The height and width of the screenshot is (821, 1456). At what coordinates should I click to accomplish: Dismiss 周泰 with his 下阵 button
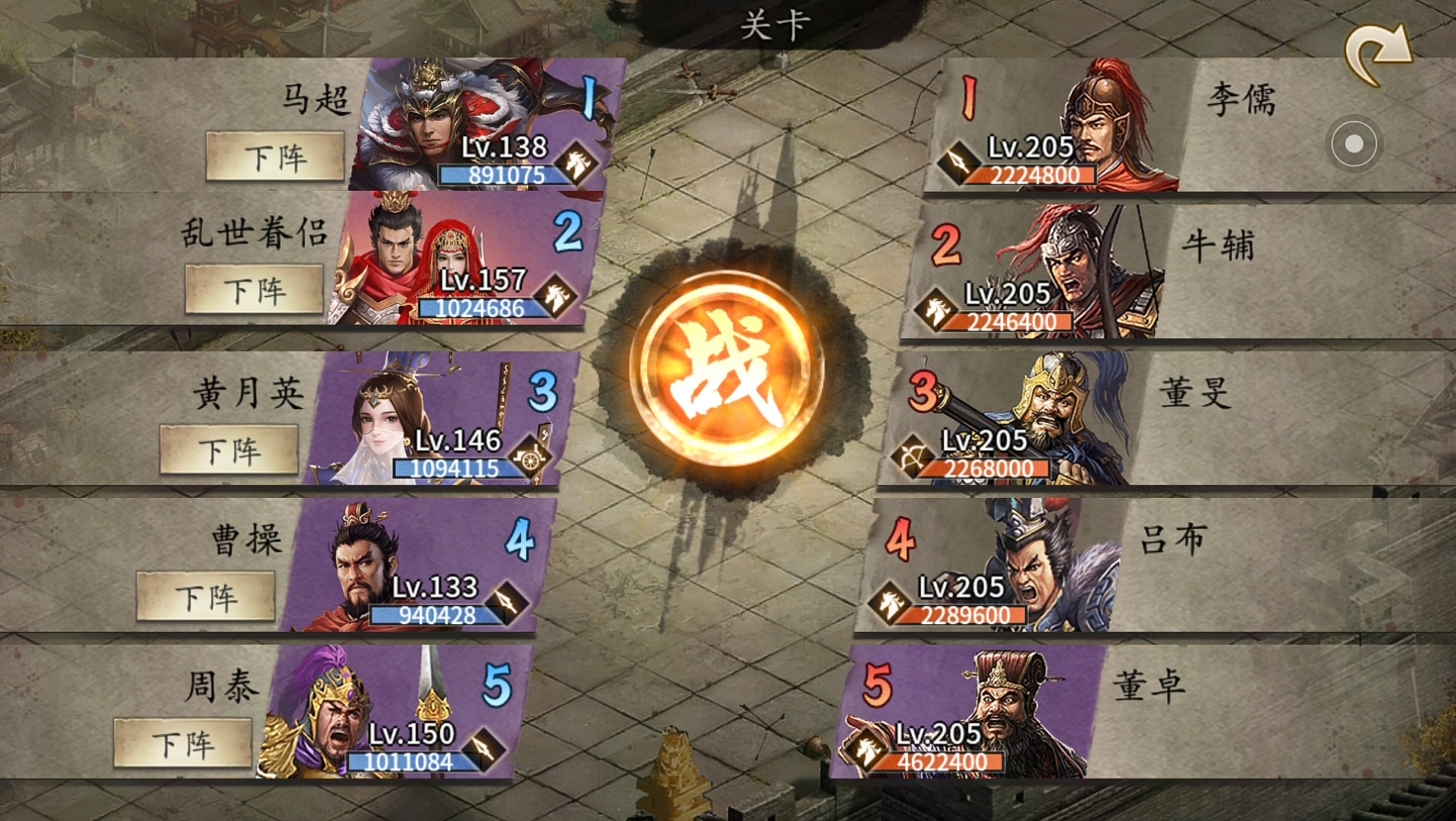click(183, 743)
